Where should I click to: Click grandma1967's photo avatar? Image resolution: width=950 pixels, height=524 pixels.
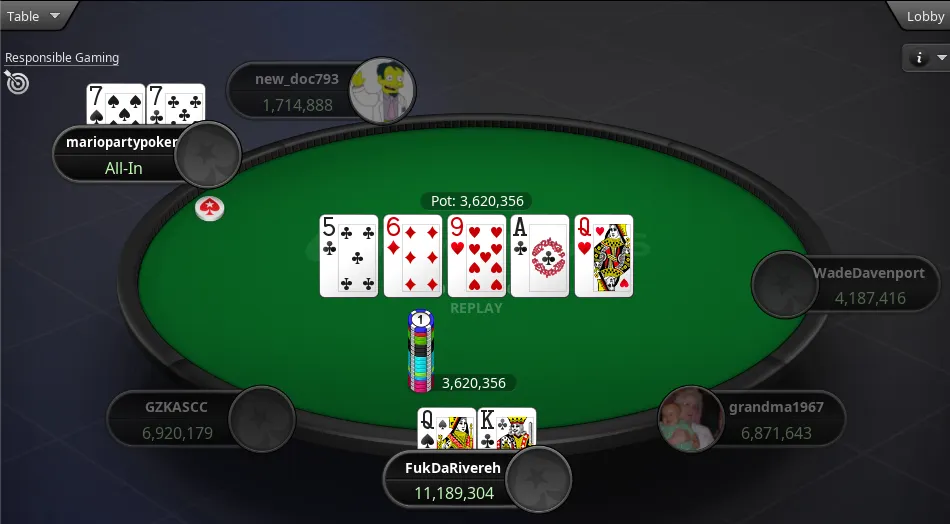pyautogui.click(x=691, y=419)
